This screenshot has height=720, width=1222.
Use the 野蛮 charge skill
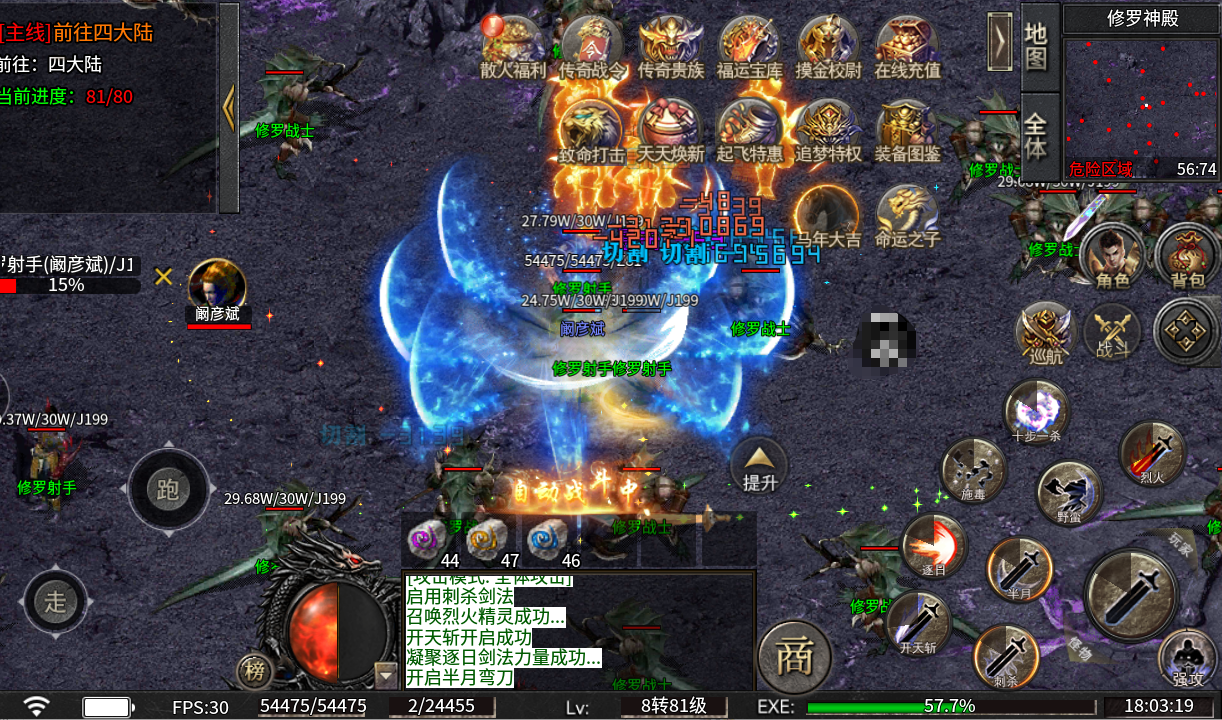click(1069, 493)
